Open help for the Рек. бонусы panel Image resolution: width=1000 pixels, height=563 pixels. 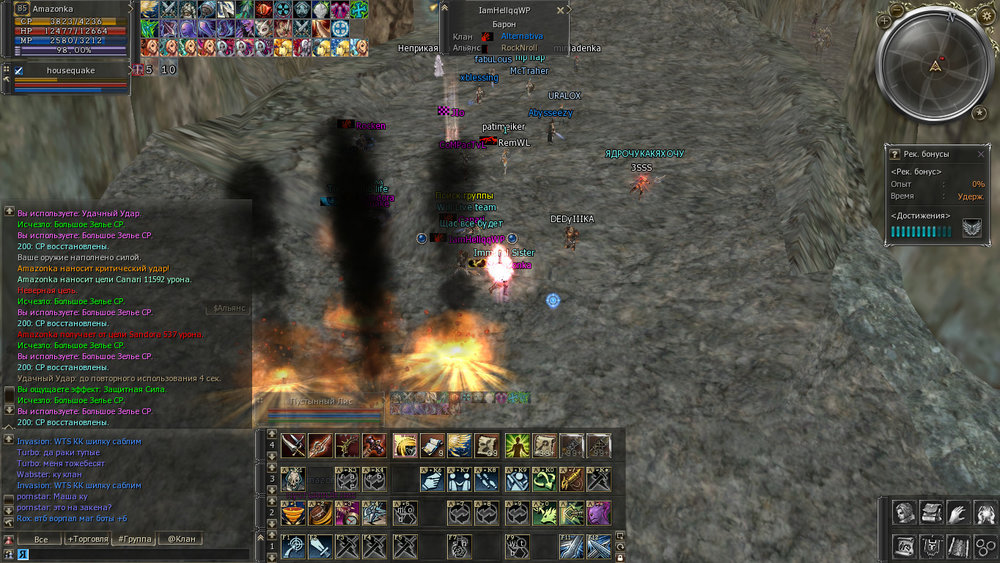tap(894, 154)
